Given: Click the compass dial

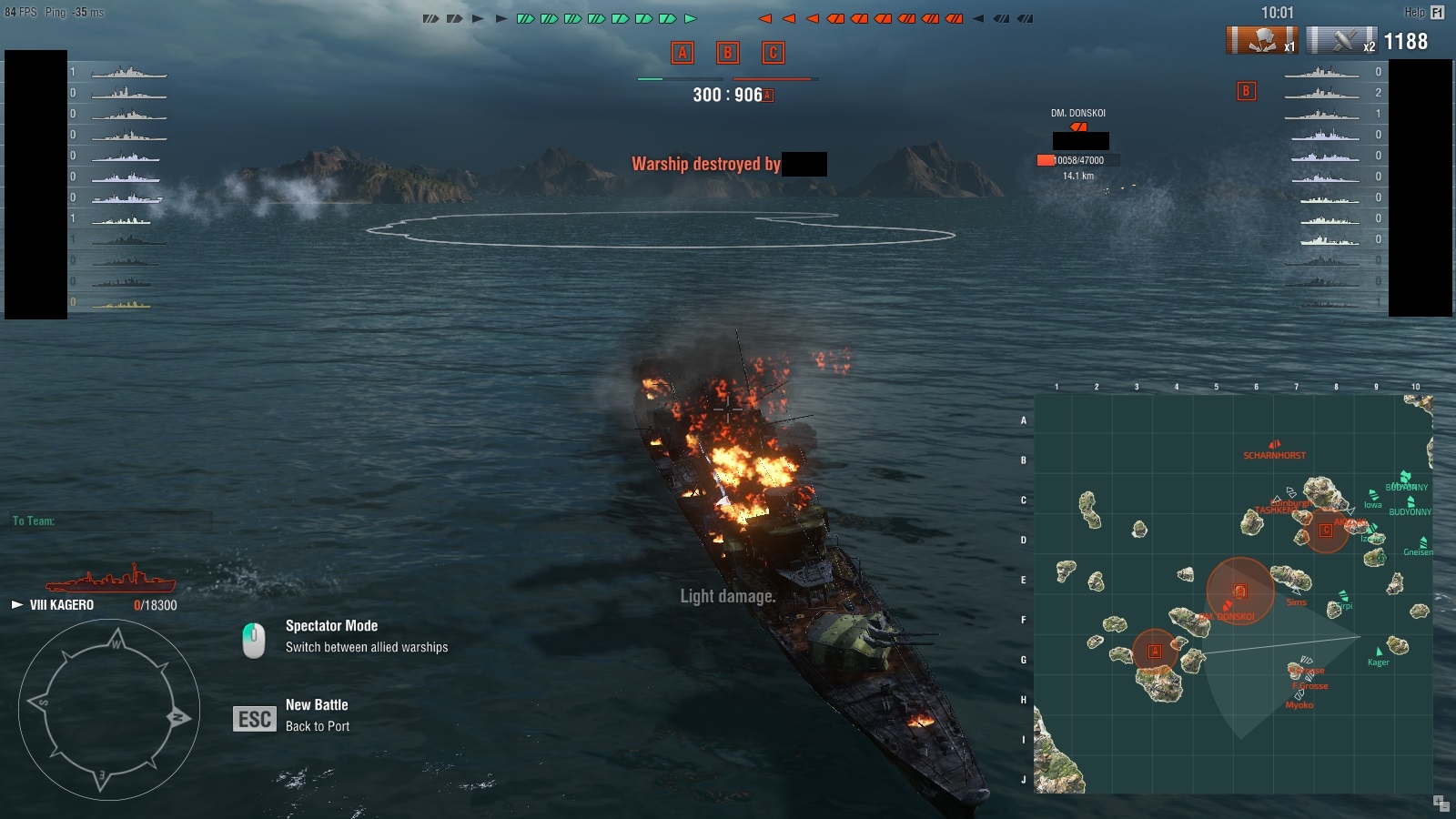Looking at the screenshot, I should click(x=109, y=710).
